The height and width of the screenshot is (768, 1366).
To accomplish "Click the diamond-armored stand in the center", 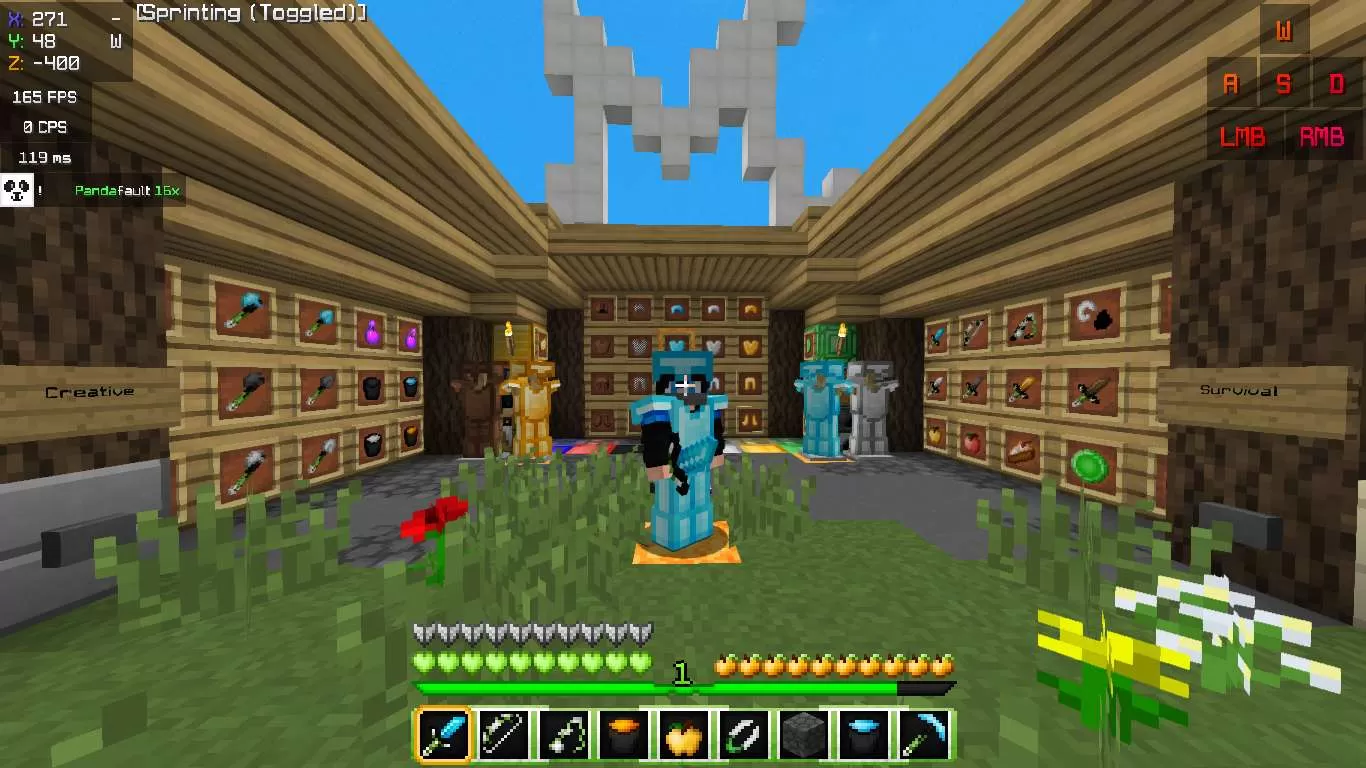I will click(x=683, y=440).
